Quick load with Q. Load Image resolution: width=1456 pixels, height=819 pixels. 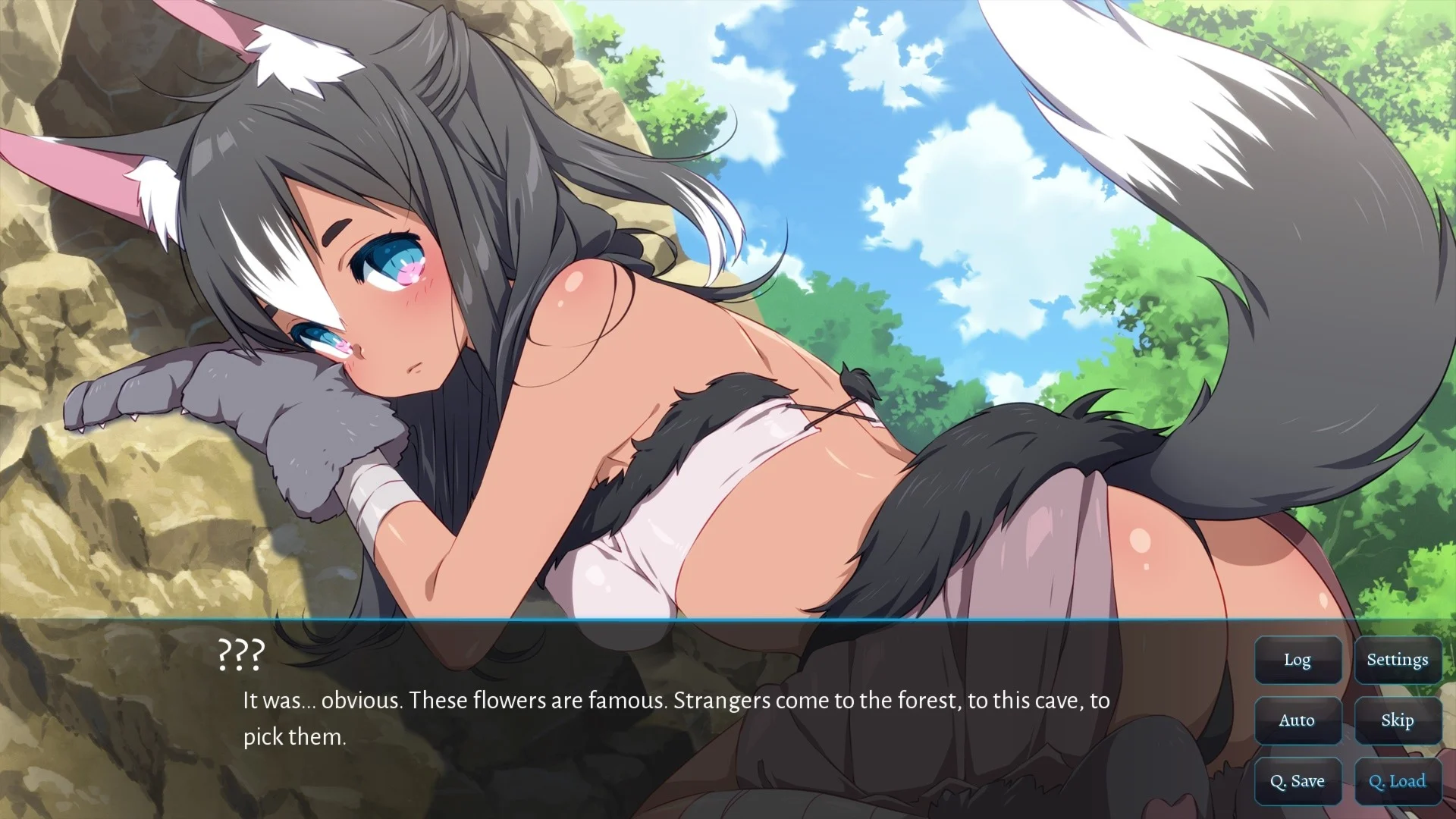(1398, 781)
